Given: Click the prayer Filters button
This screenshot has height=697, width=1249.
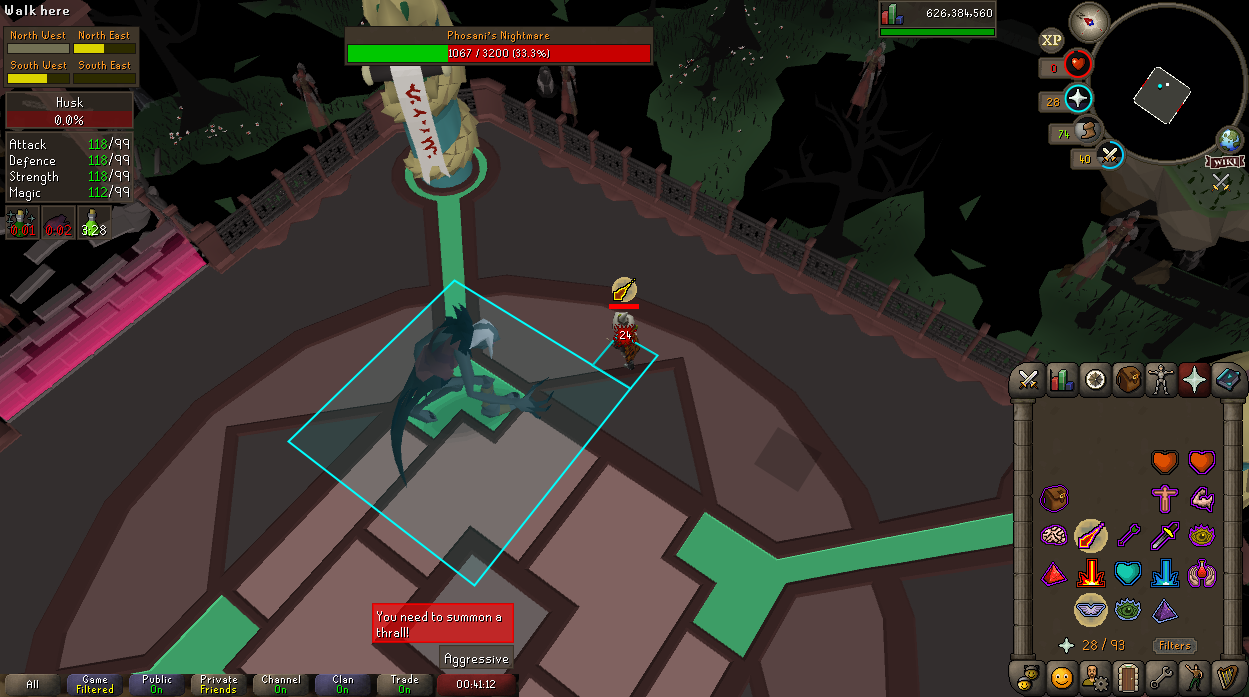Looking at the screenshot, I should (1174, 646).
